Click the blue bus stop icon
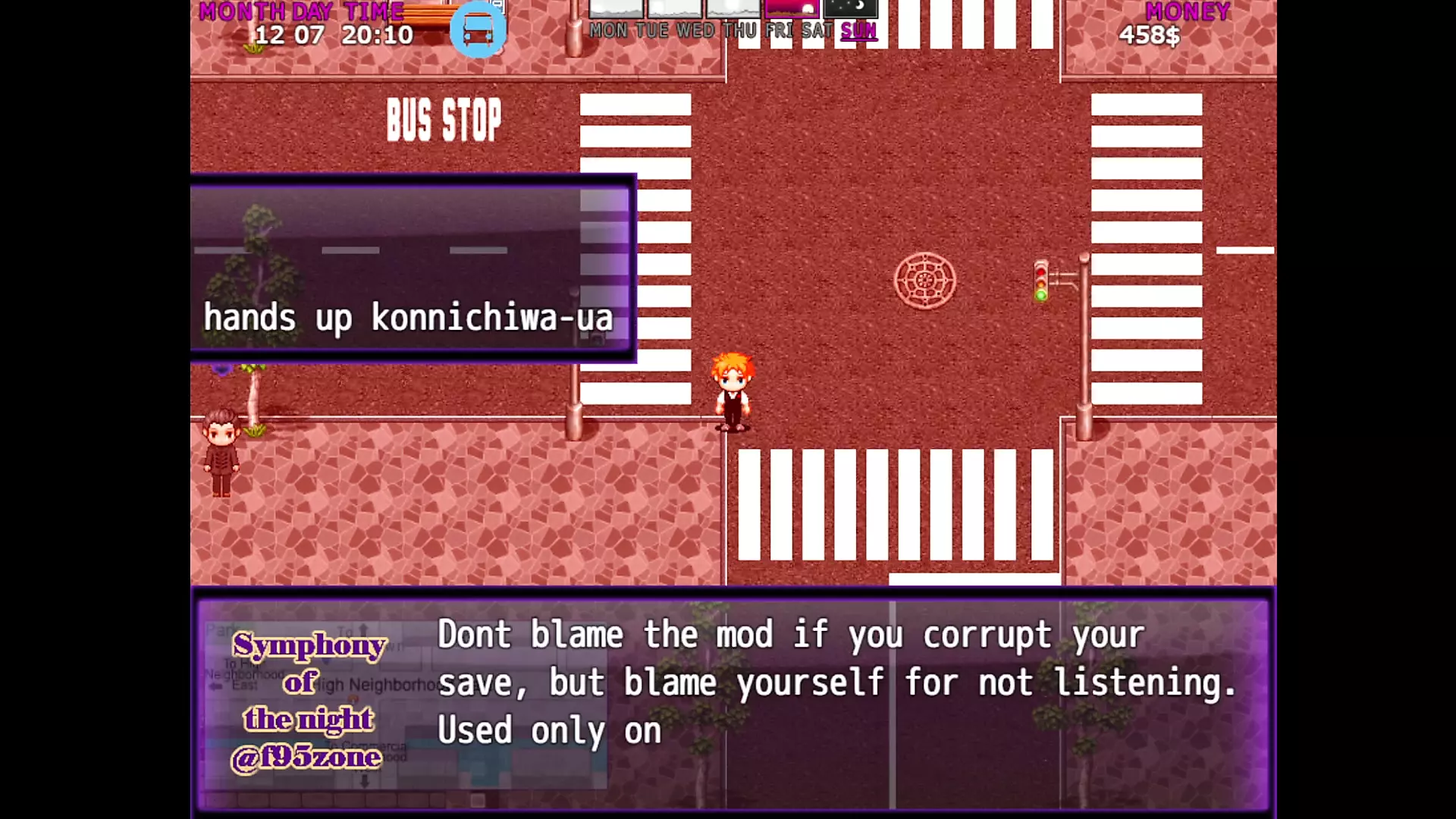This screenshot has width=1456, height=819. (x=477, y=30)
